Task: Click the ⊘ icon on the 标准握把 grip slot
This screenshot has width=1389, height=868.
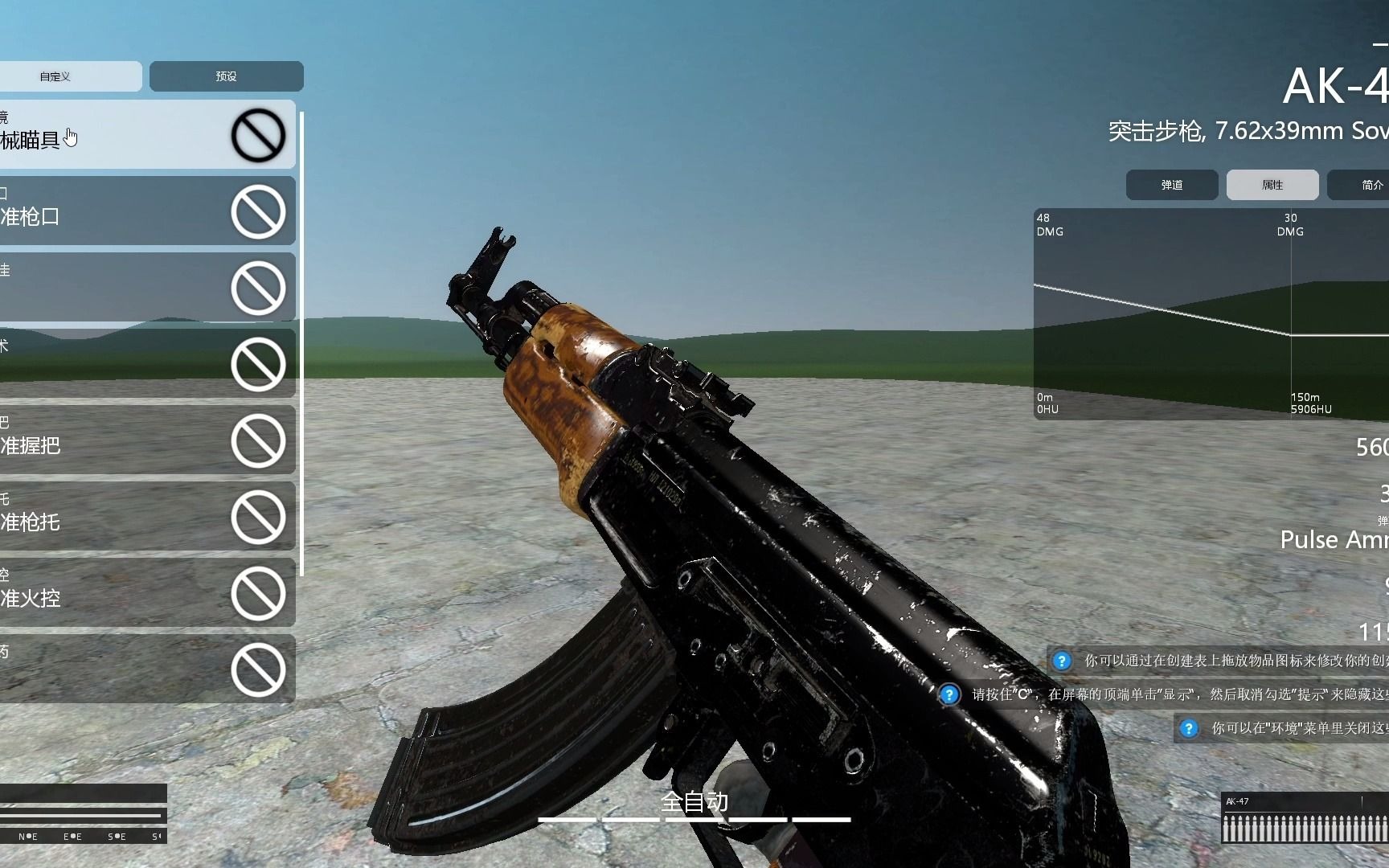Action: pos(259,440)
